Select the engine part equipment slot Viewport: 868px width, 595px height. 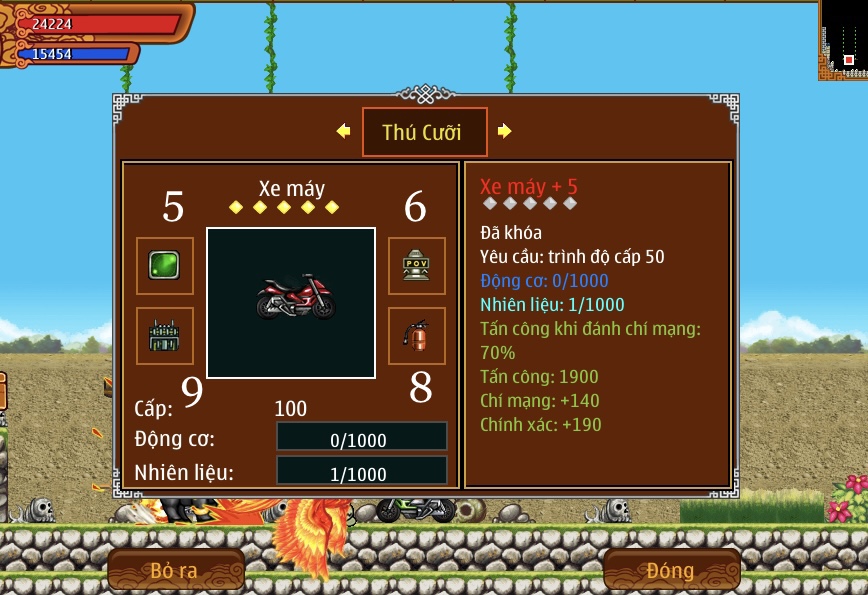(164, 335)
